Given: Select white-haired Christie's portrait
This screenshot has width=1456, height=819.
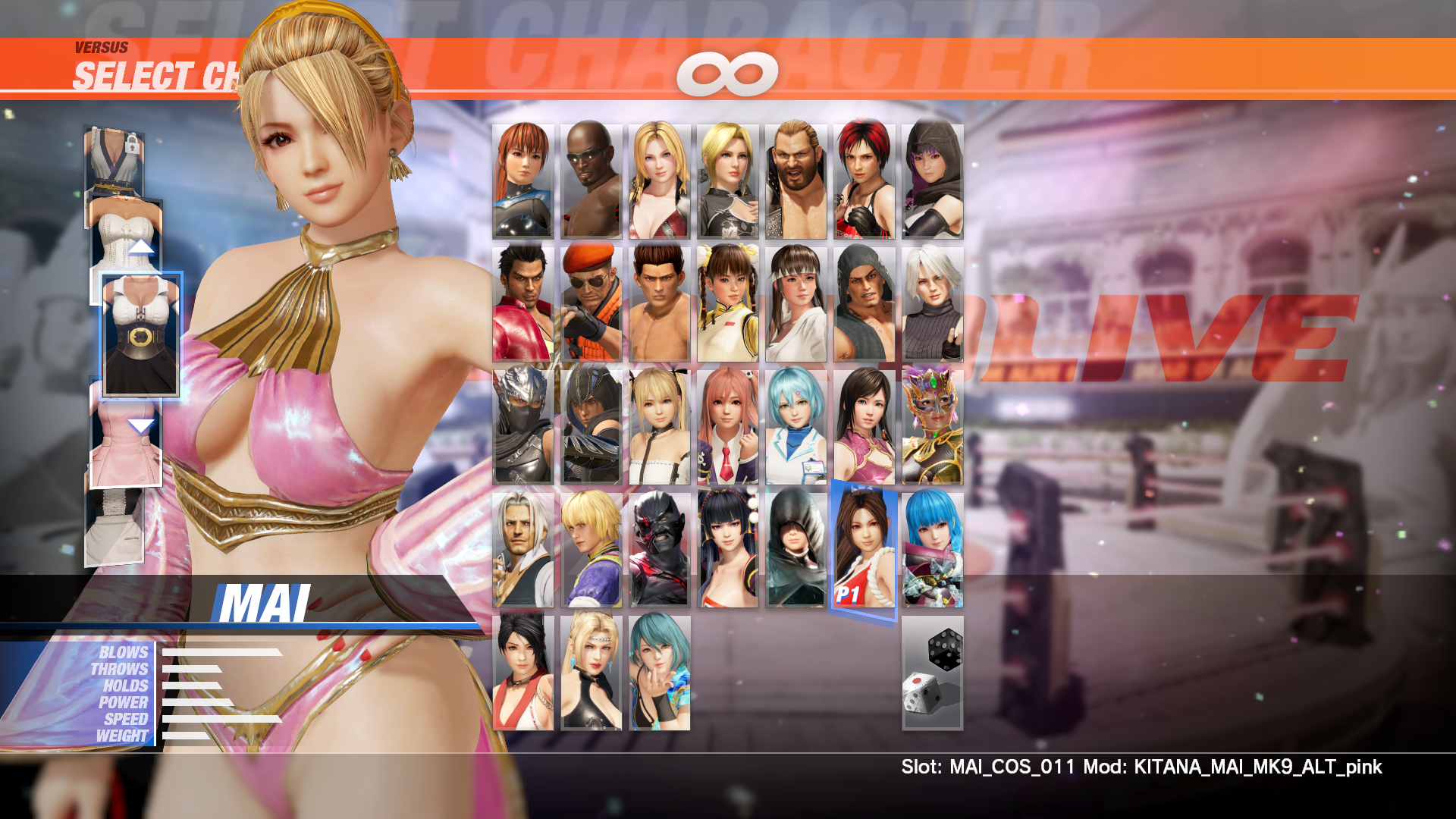Looking at the screenshot, I should tap(933, 303).
